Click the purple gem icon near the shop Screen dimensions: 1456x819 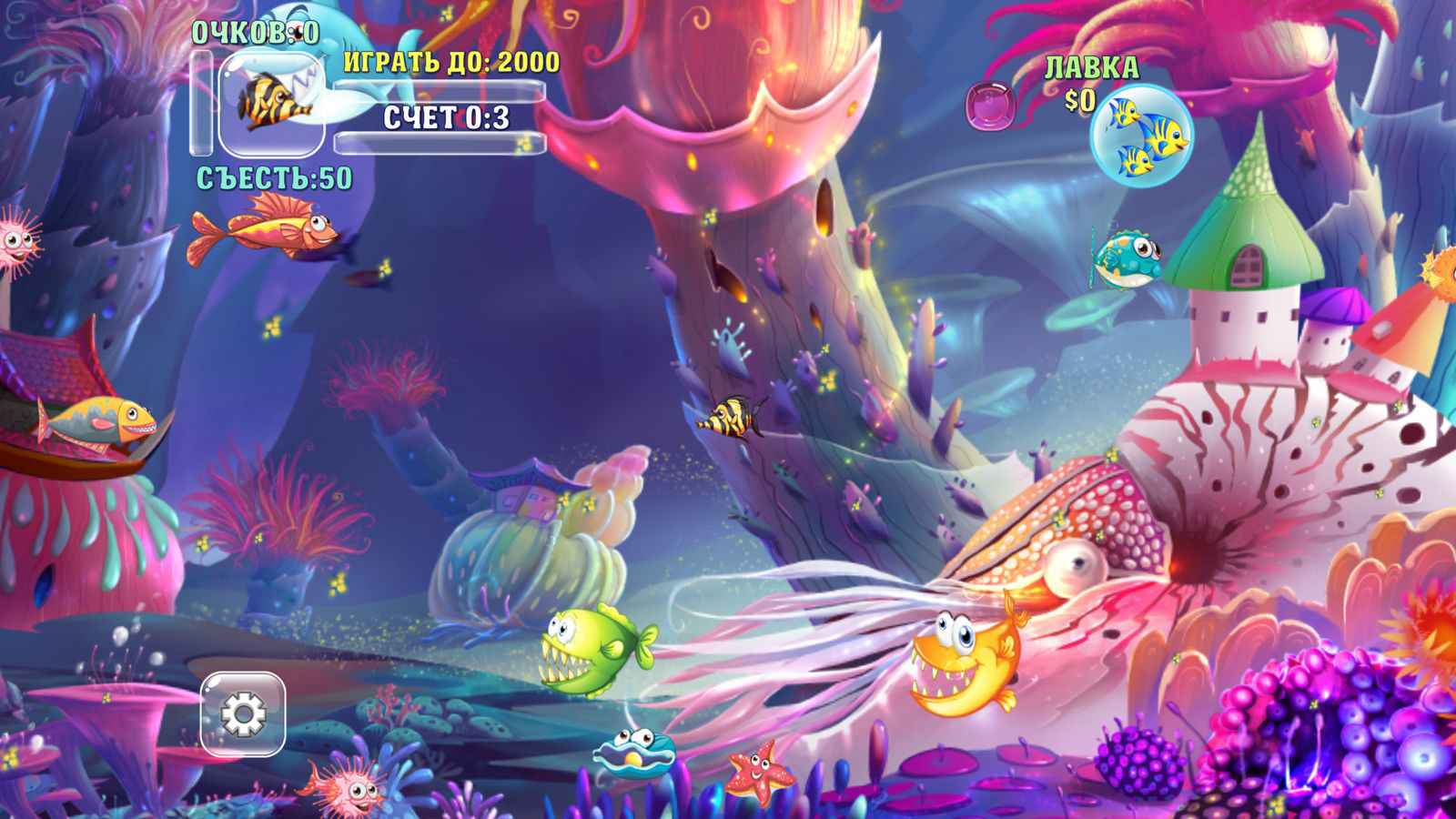[x=992, y=106]
